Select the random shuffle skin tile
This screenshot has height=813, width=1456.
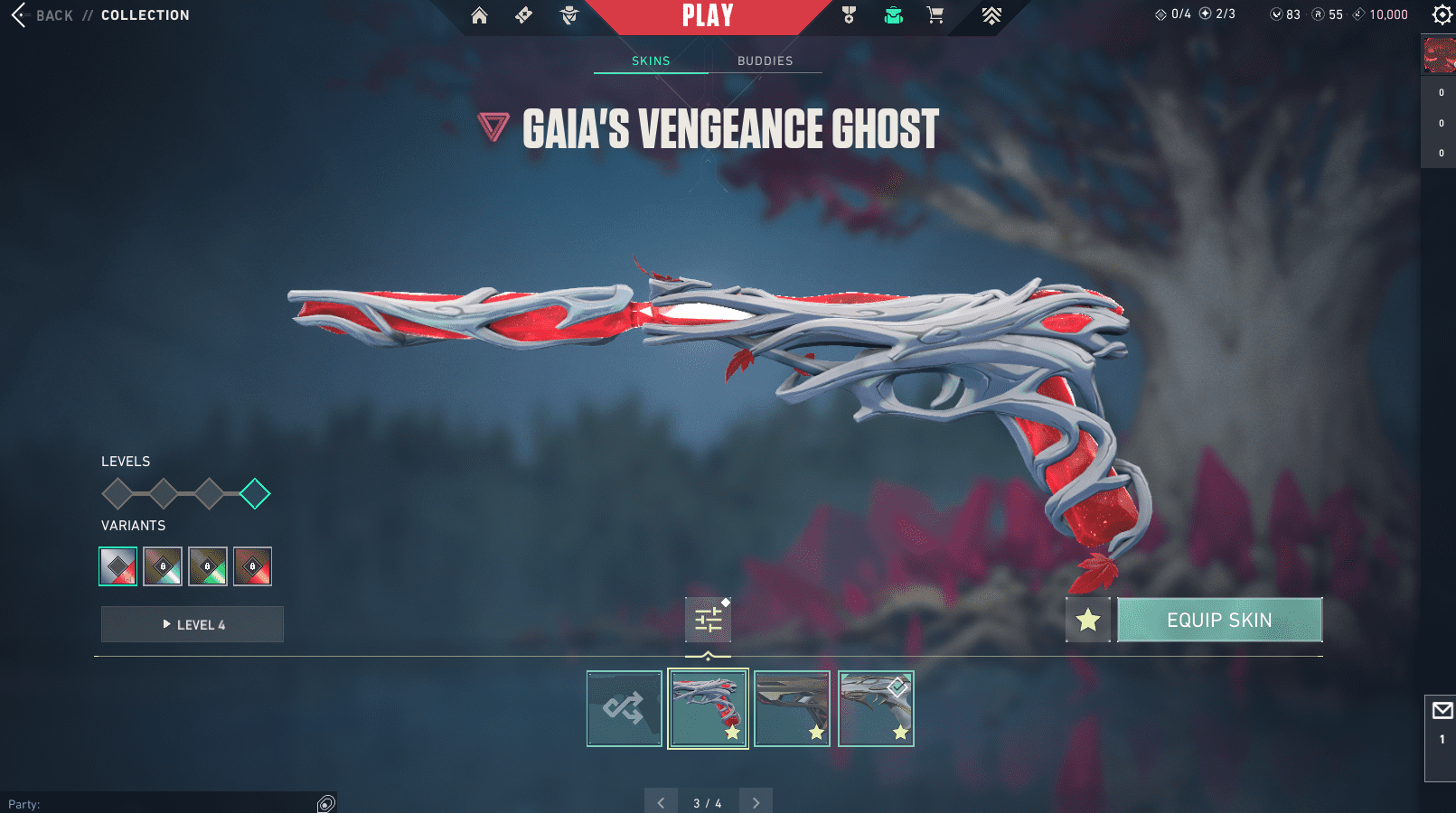[x=624, y=708]
